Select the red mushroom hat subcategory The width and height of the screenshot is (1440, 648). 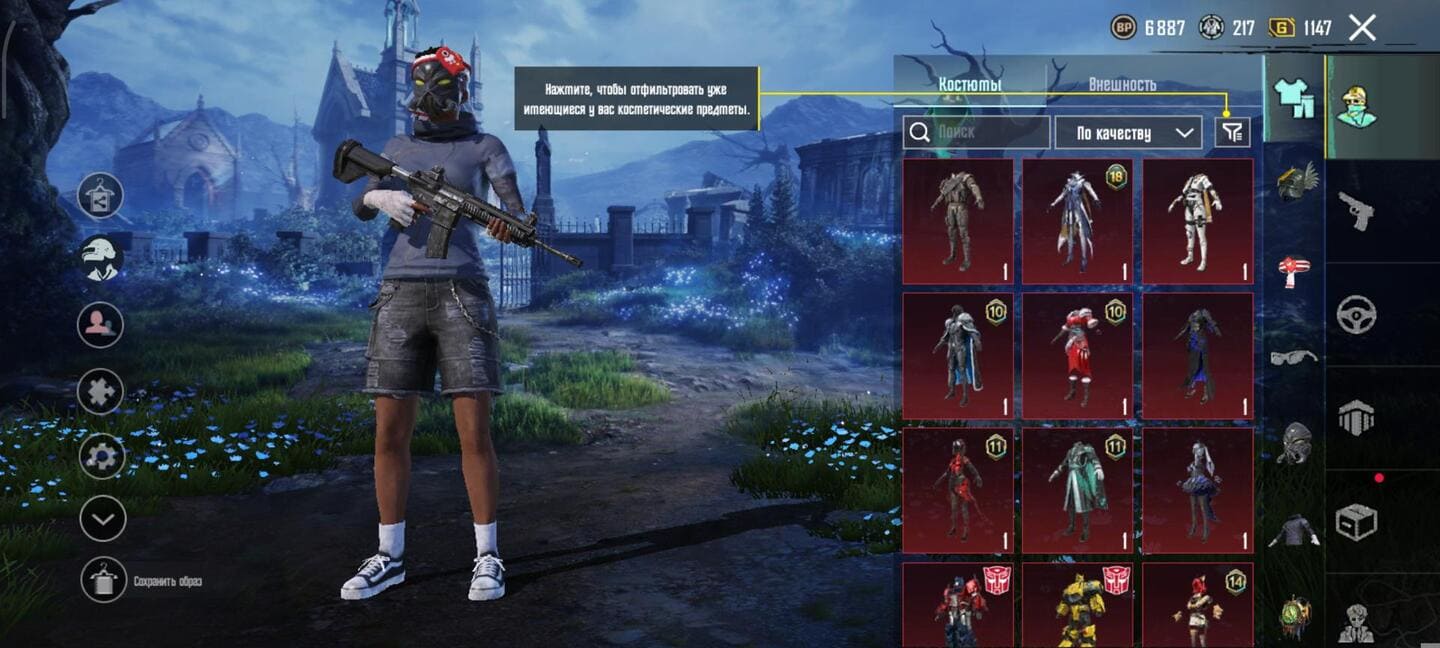(x=1294, y=270)
